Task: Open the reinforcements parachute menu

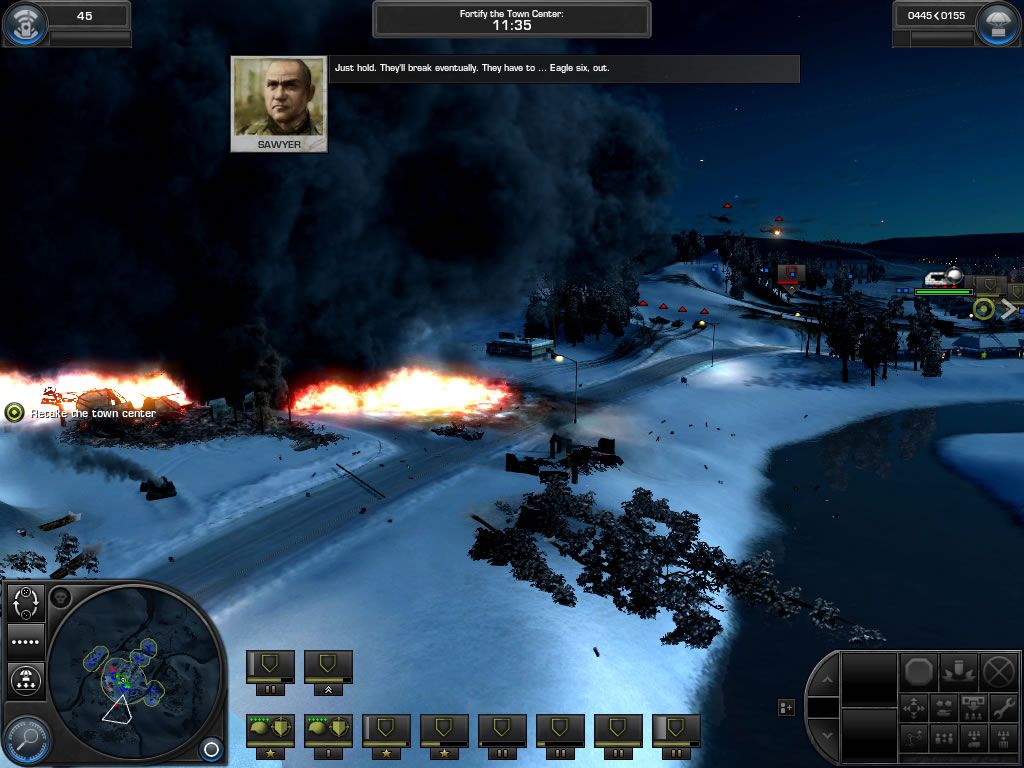Action: click(x=1000, y=25)
